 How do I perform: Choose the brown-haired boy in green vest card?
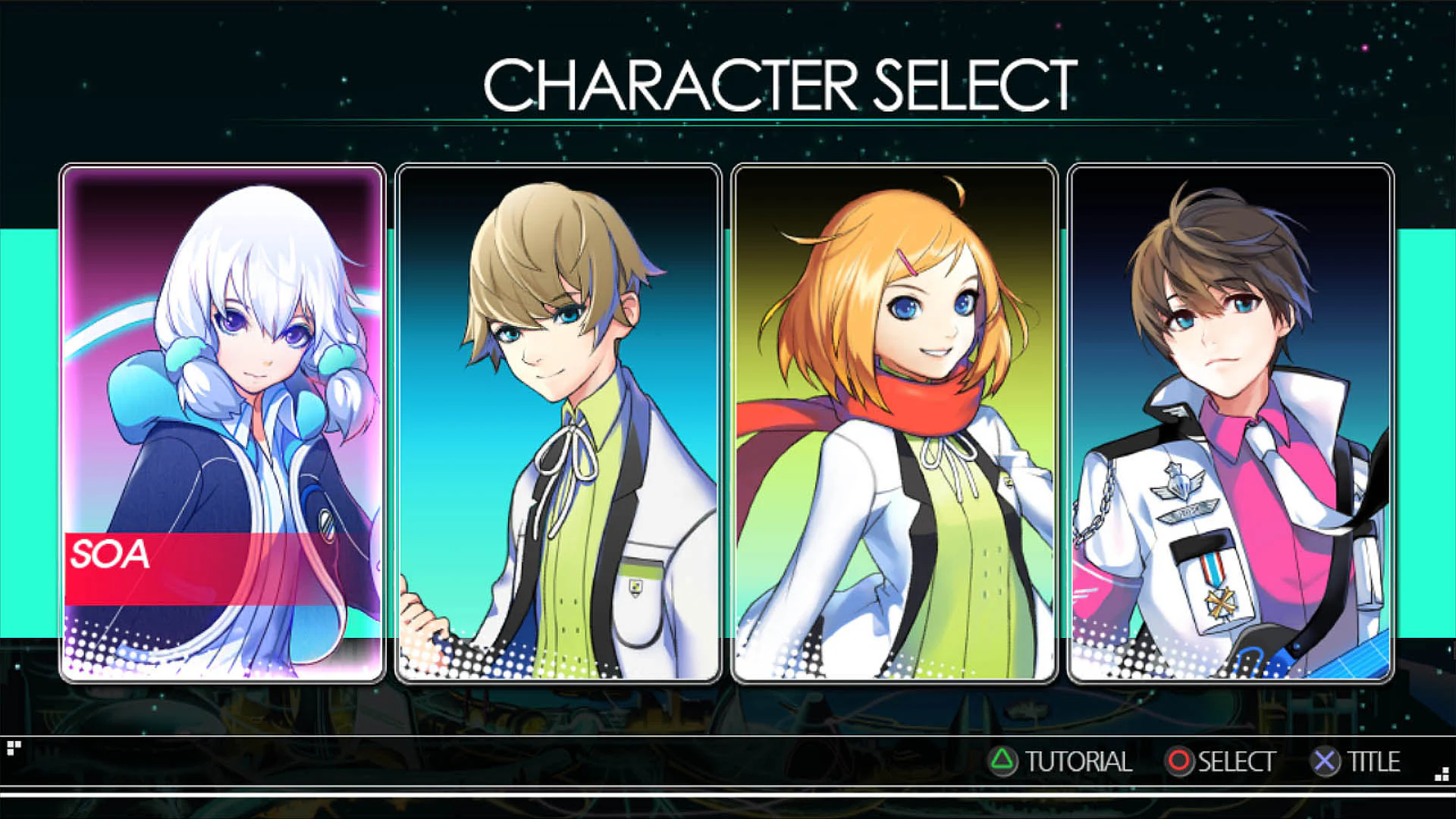click(558, 422)
